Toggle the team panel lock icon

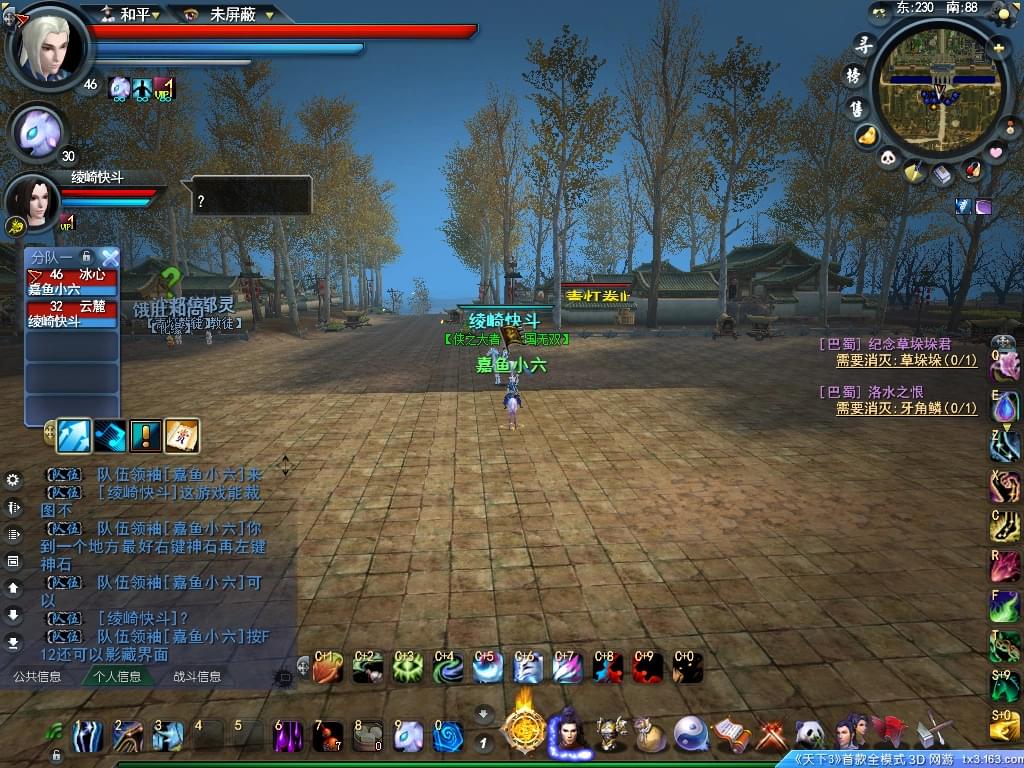87,257
